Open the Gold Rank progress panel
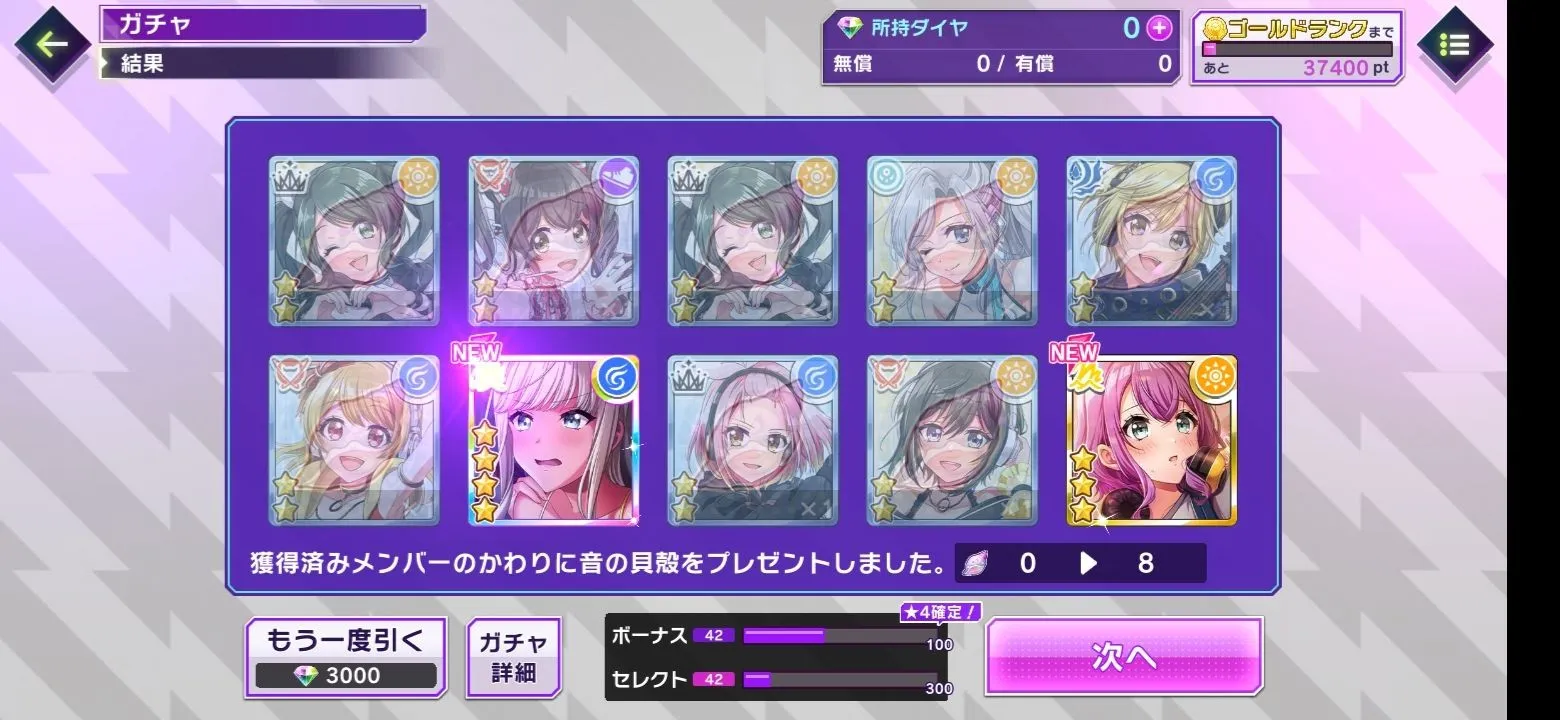The image size is (1560, 720). tap(1296, 47)
